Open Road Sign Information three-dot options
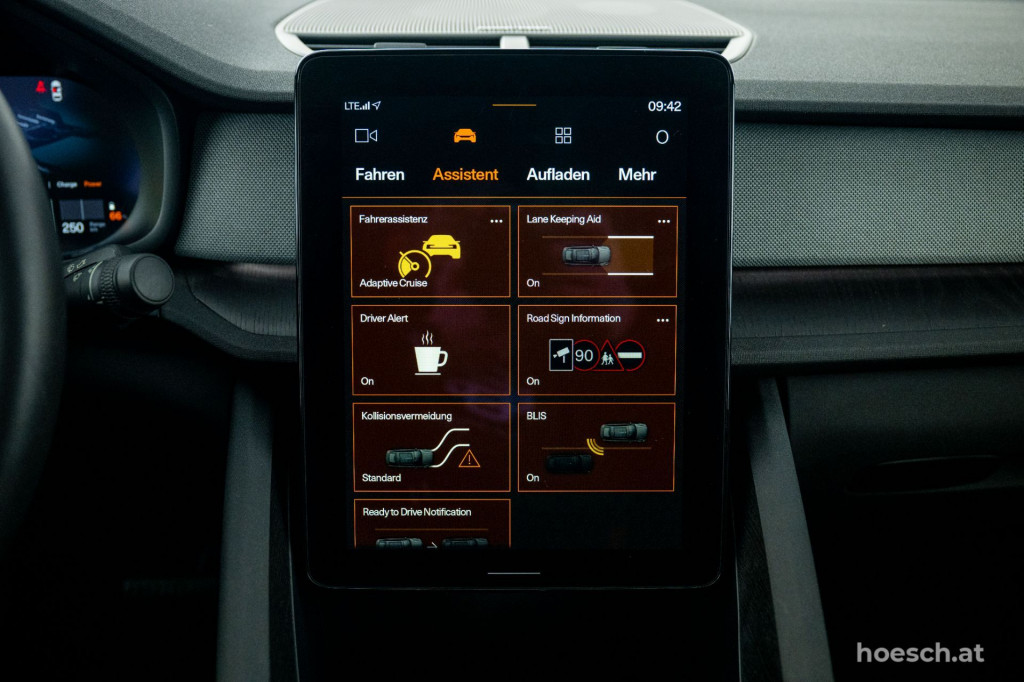The height and width of the screenshot is (682, 1024). (x=663, y=320)
